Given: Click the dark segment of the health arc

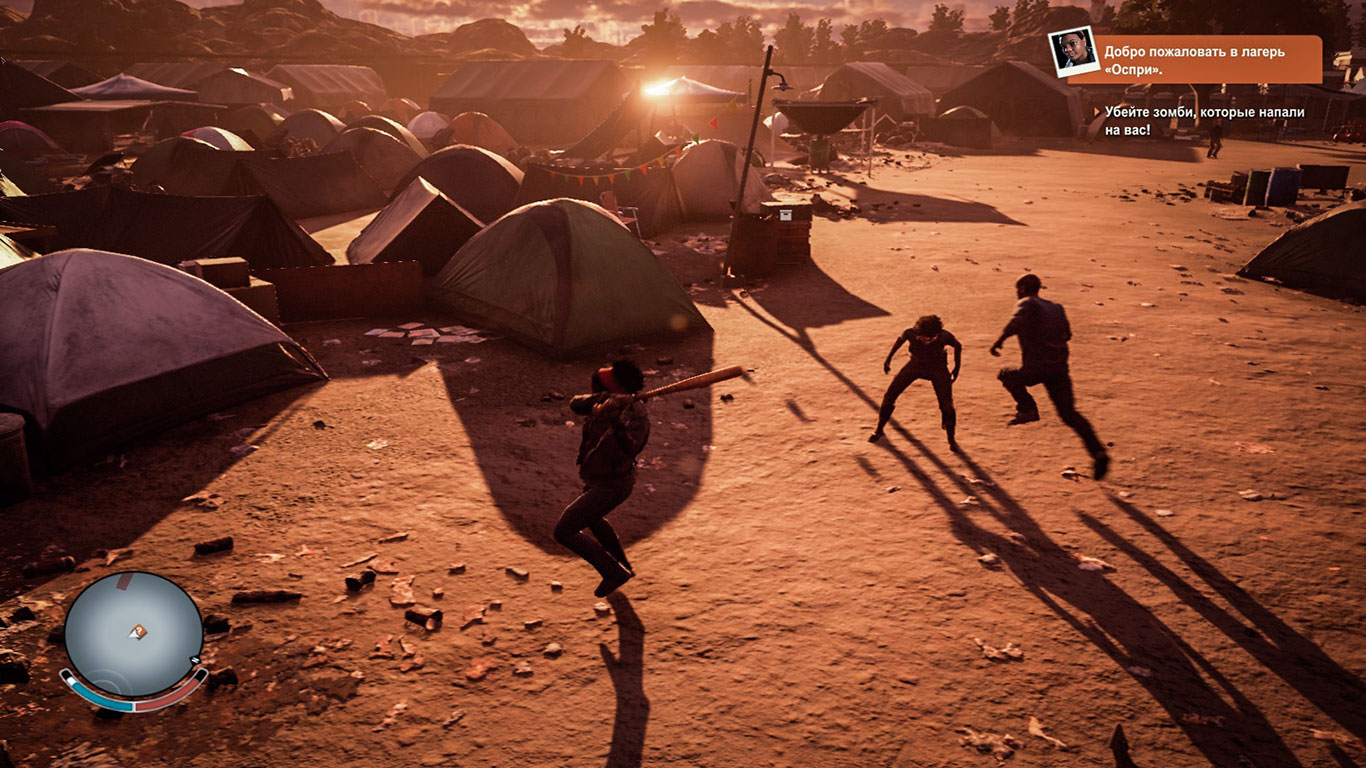Looking at the screenshot, I should (x=202, y=673).
